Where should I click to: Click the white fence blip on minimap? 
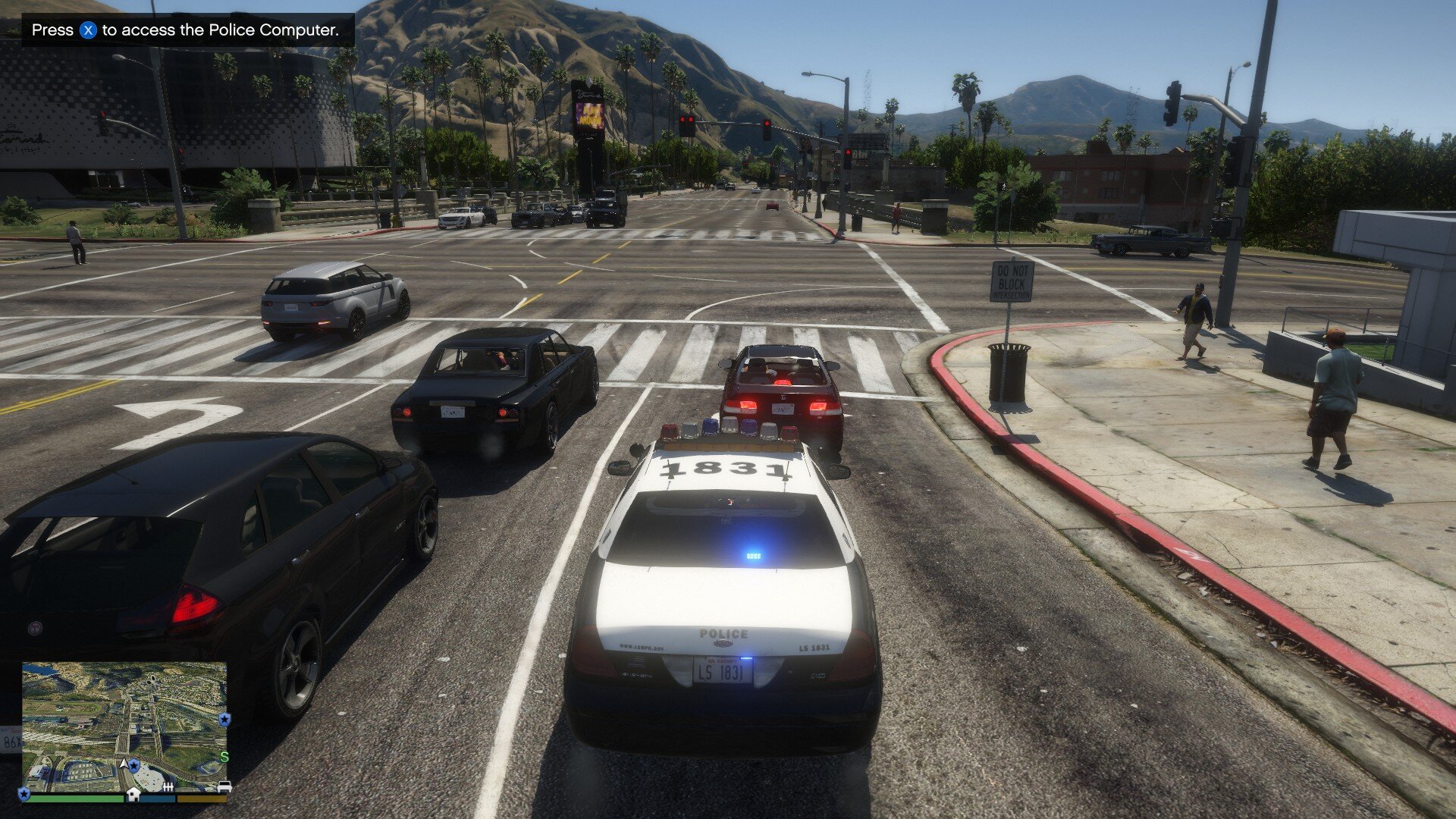[x=168, y=789]
